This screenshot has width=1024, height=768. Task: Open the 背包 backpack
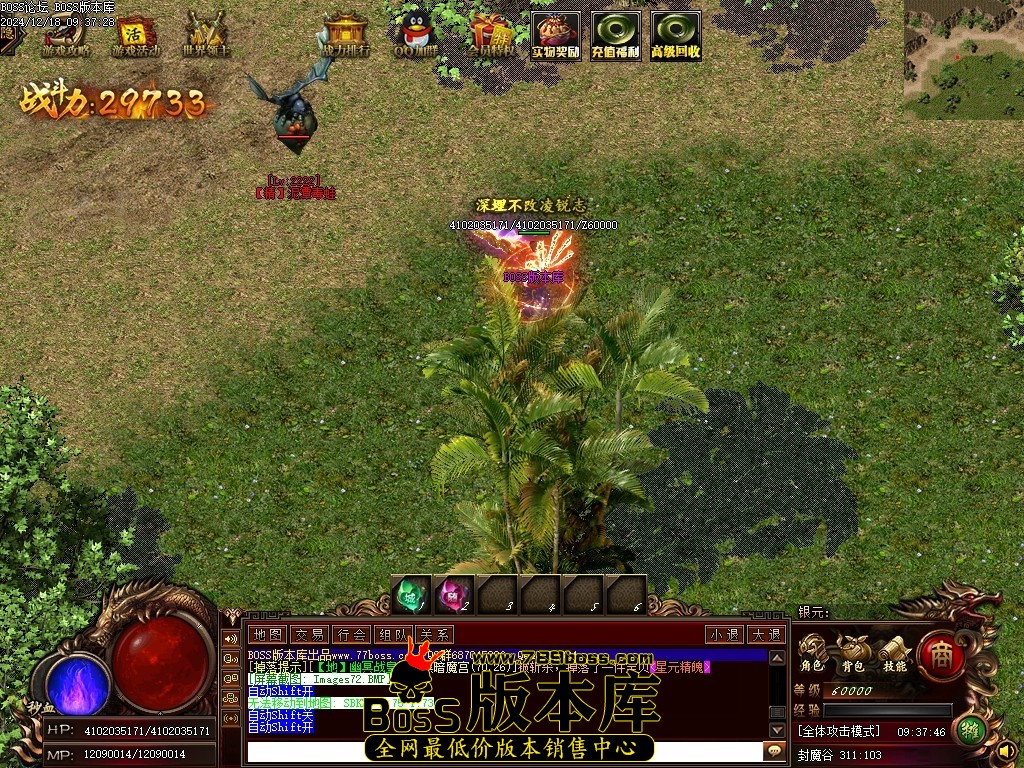coord(853,653)
